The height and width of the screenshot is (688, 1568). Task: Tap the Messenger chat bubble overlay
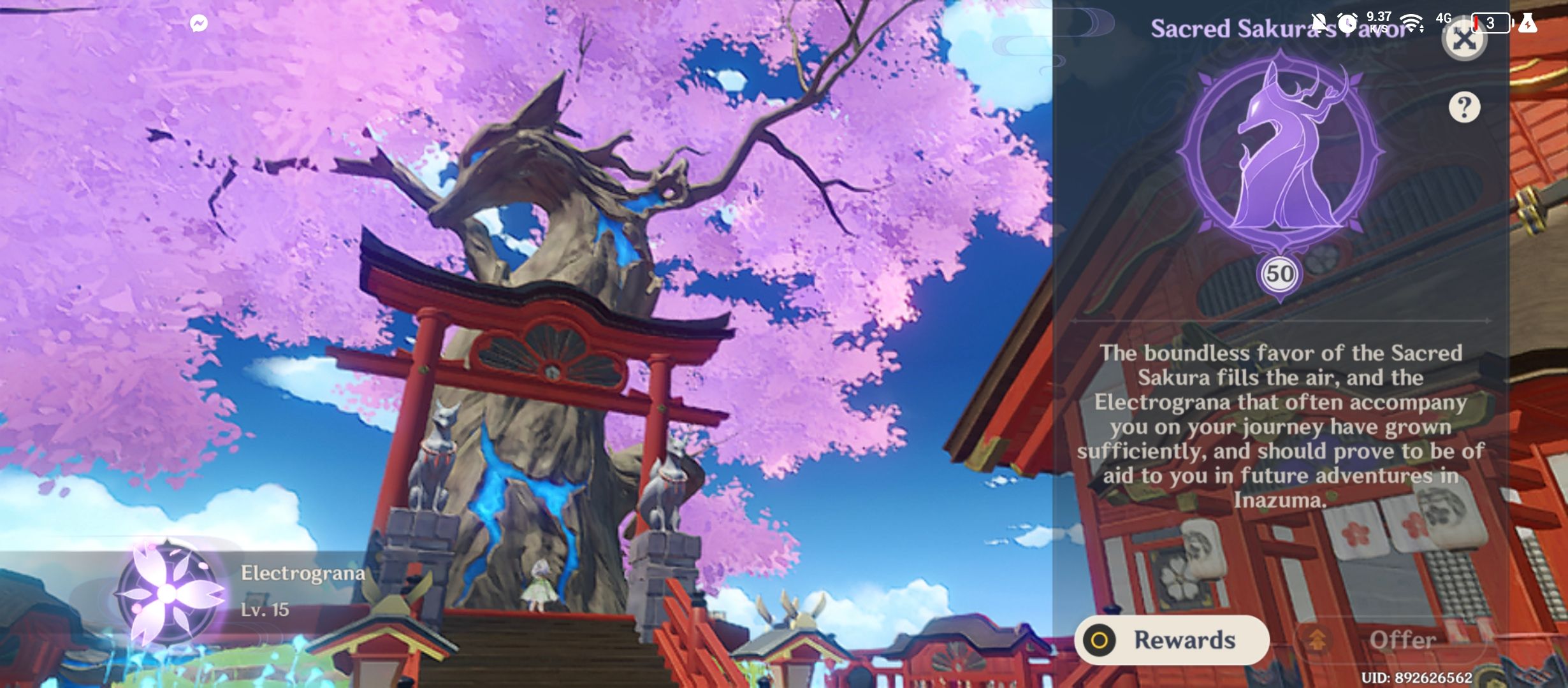pos(198,22)
